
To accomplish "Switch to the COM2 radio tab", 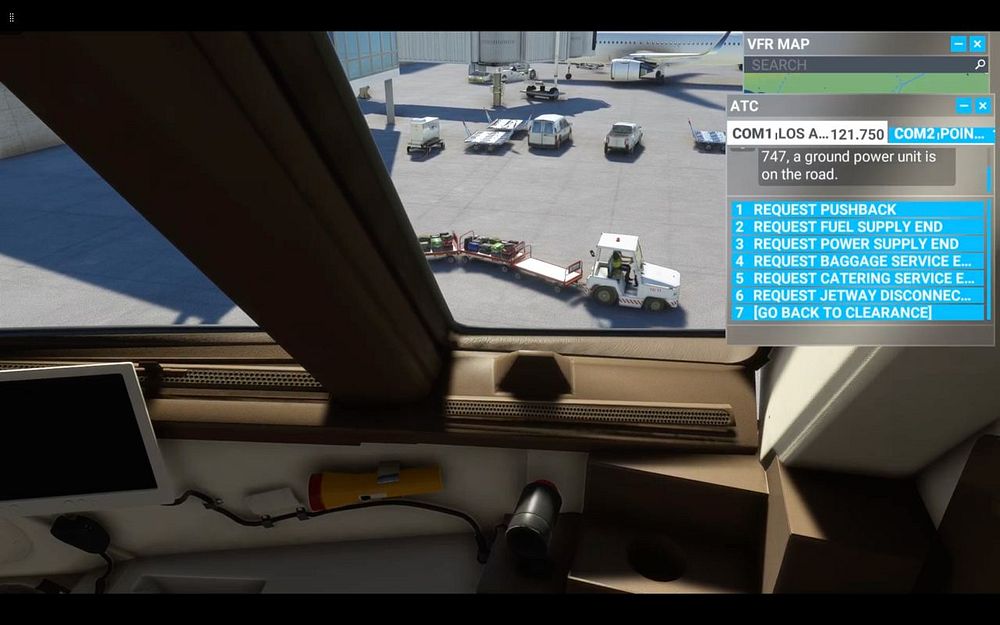I will [940, 133].
